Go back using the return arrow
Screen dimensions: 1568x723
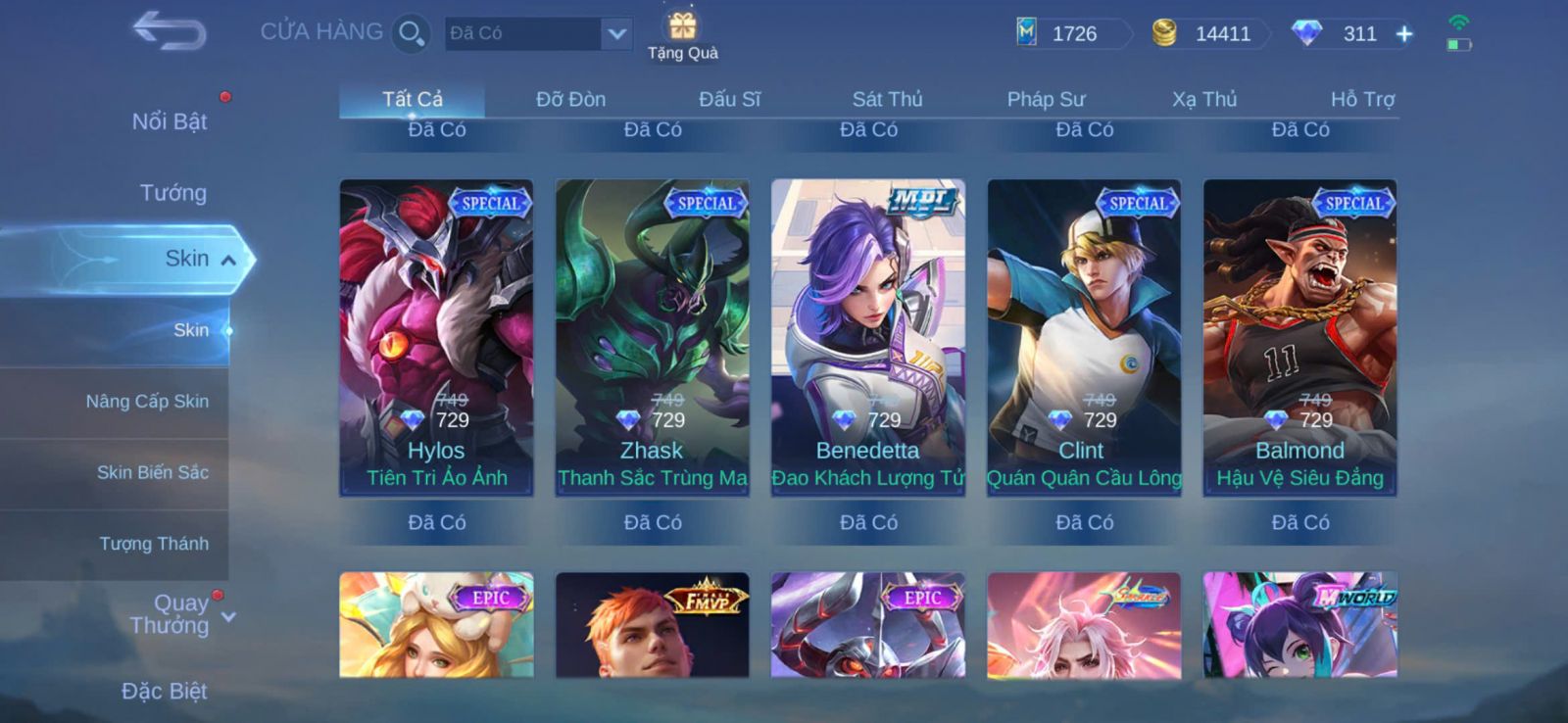169,30
